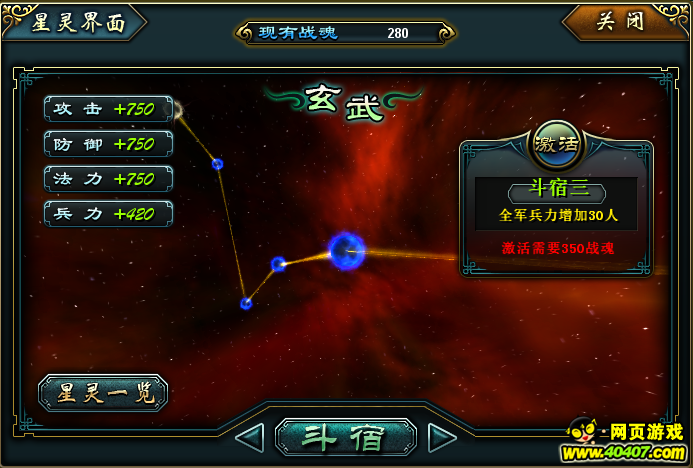
Task: Click the 斗宿 constellation name button
Action: pyautogui.click(x=345, y=437)
